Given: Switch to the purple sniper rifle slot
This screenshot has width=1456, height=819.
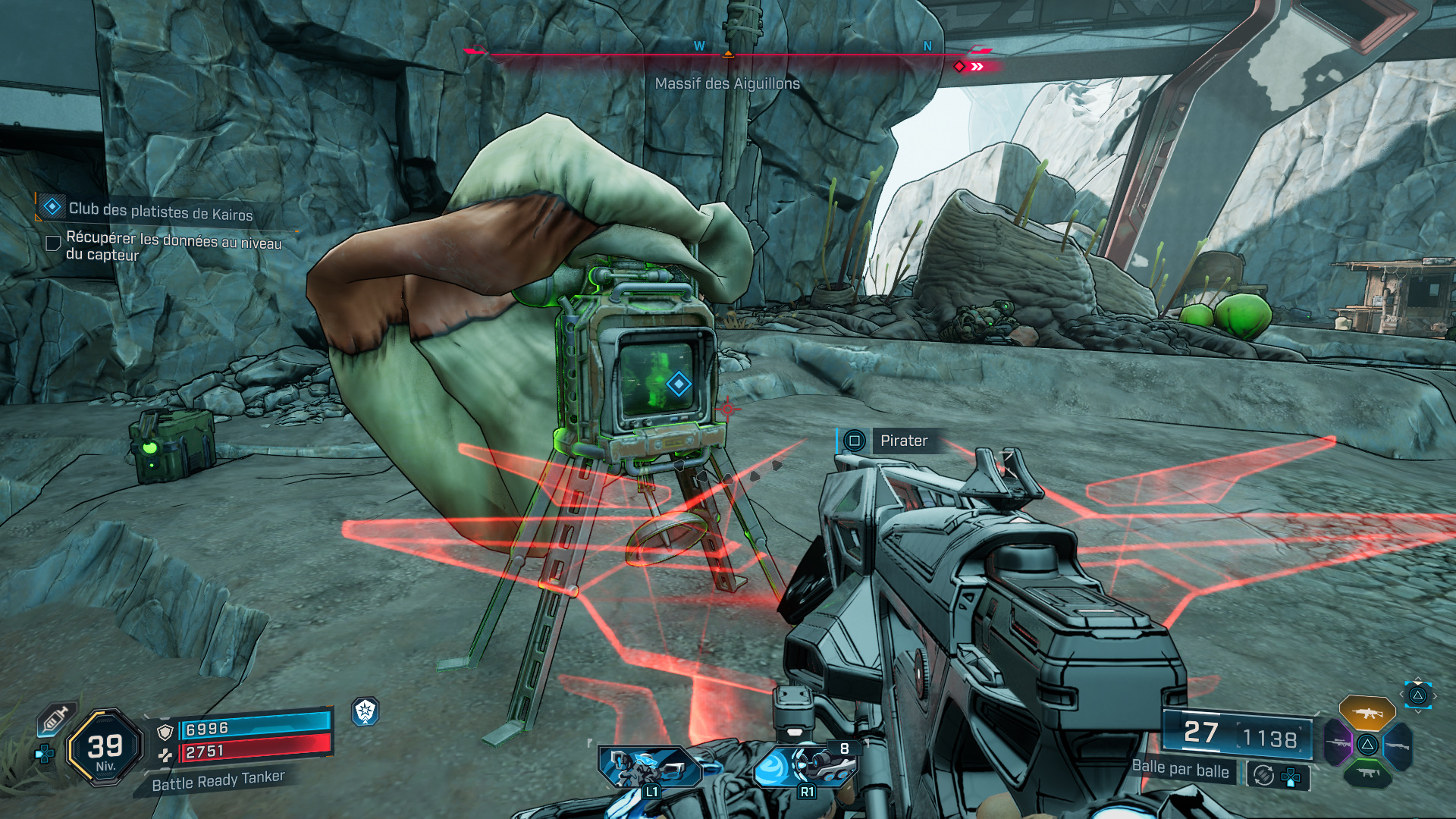Looking at the screenshot, I should click(x=1338, y=742).
